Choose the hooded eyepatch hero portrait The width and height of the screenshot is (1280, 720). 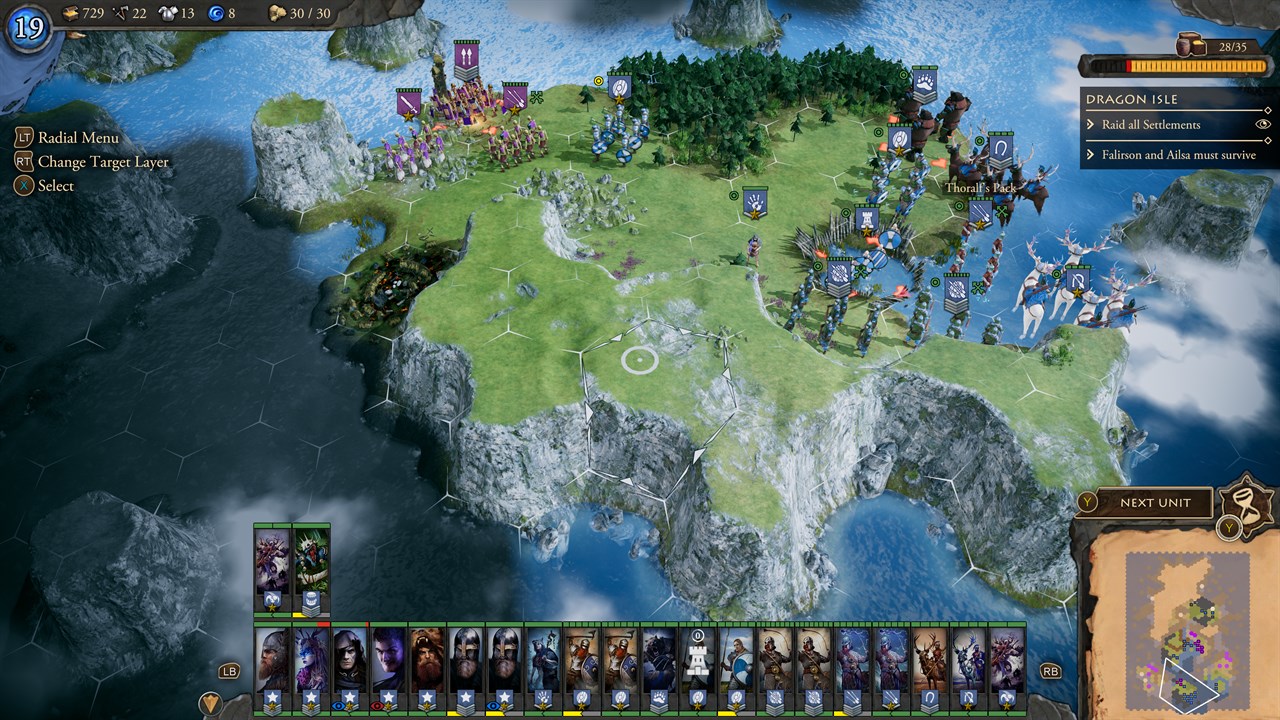349,660
